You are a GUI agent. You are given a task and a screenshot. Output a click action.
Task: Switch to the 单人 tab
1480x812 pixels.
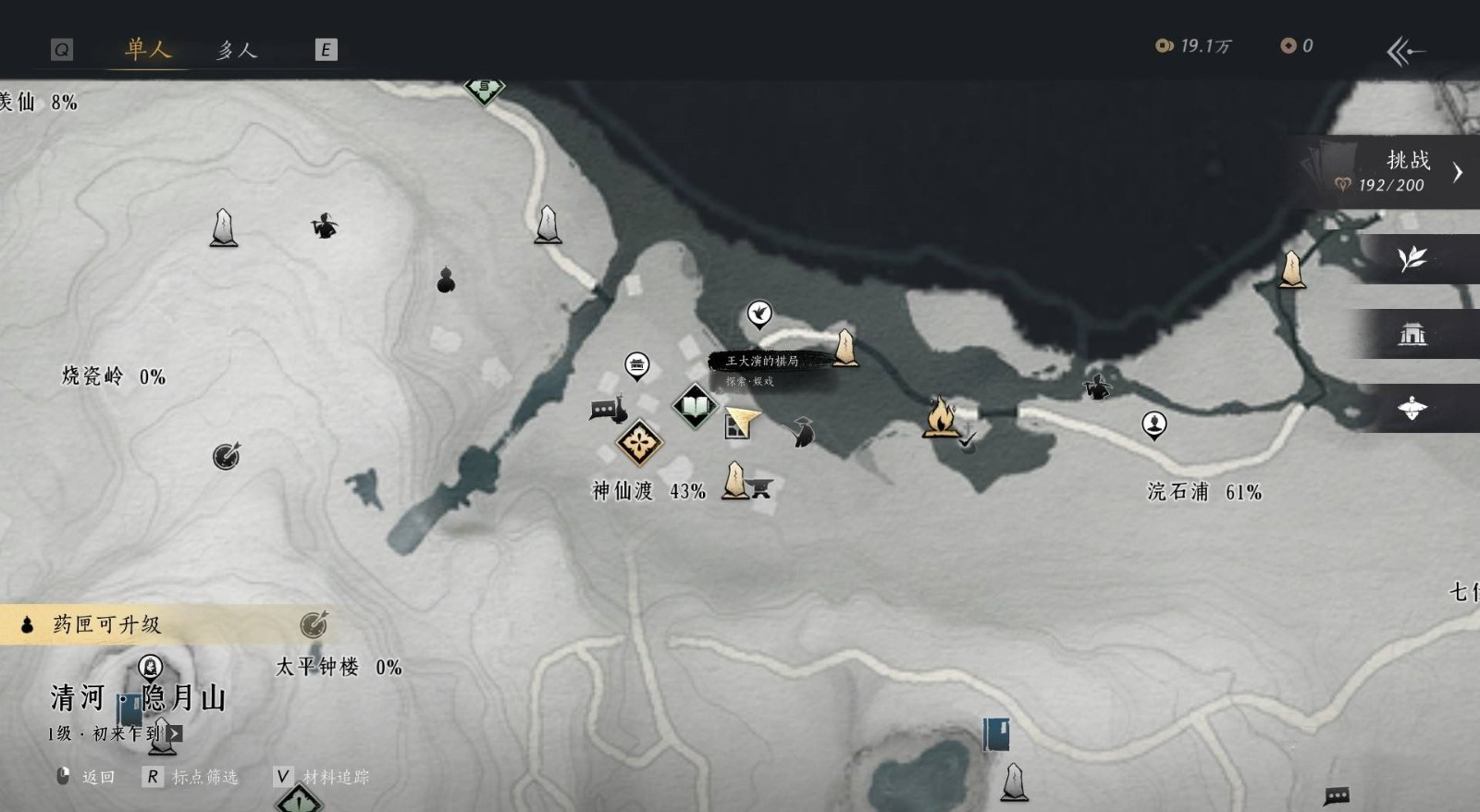pos(148,49)
